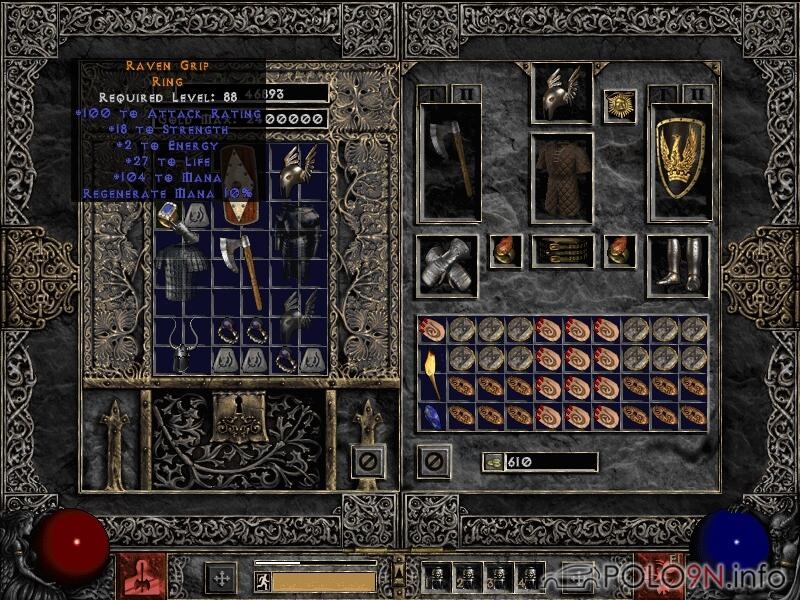Select the equipped winged helm

click(x=561, y=93)
